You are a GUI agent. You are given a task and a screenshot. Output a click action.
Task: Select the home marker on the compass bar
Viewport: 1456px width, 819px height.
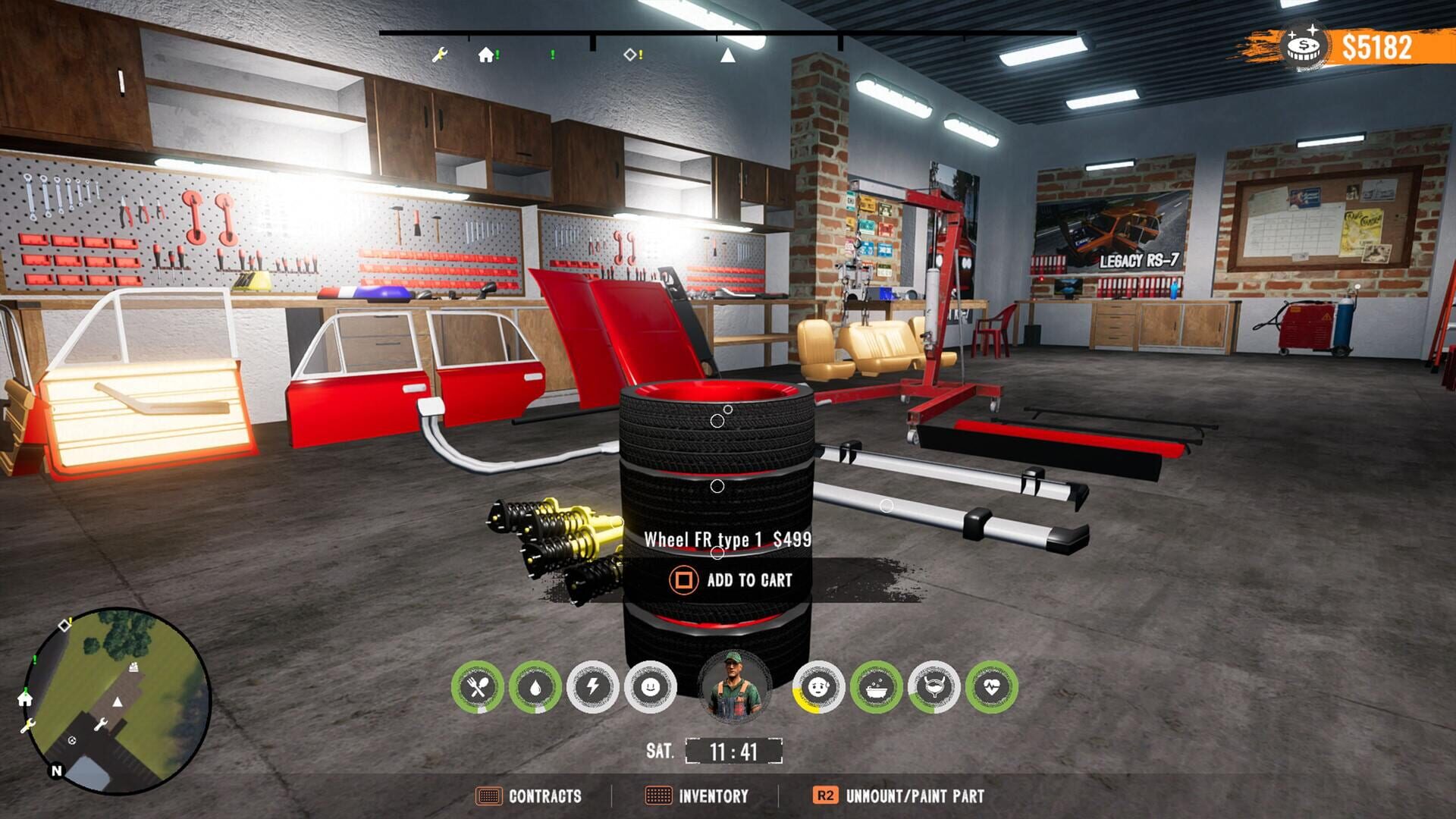click(x=485, y=53)
